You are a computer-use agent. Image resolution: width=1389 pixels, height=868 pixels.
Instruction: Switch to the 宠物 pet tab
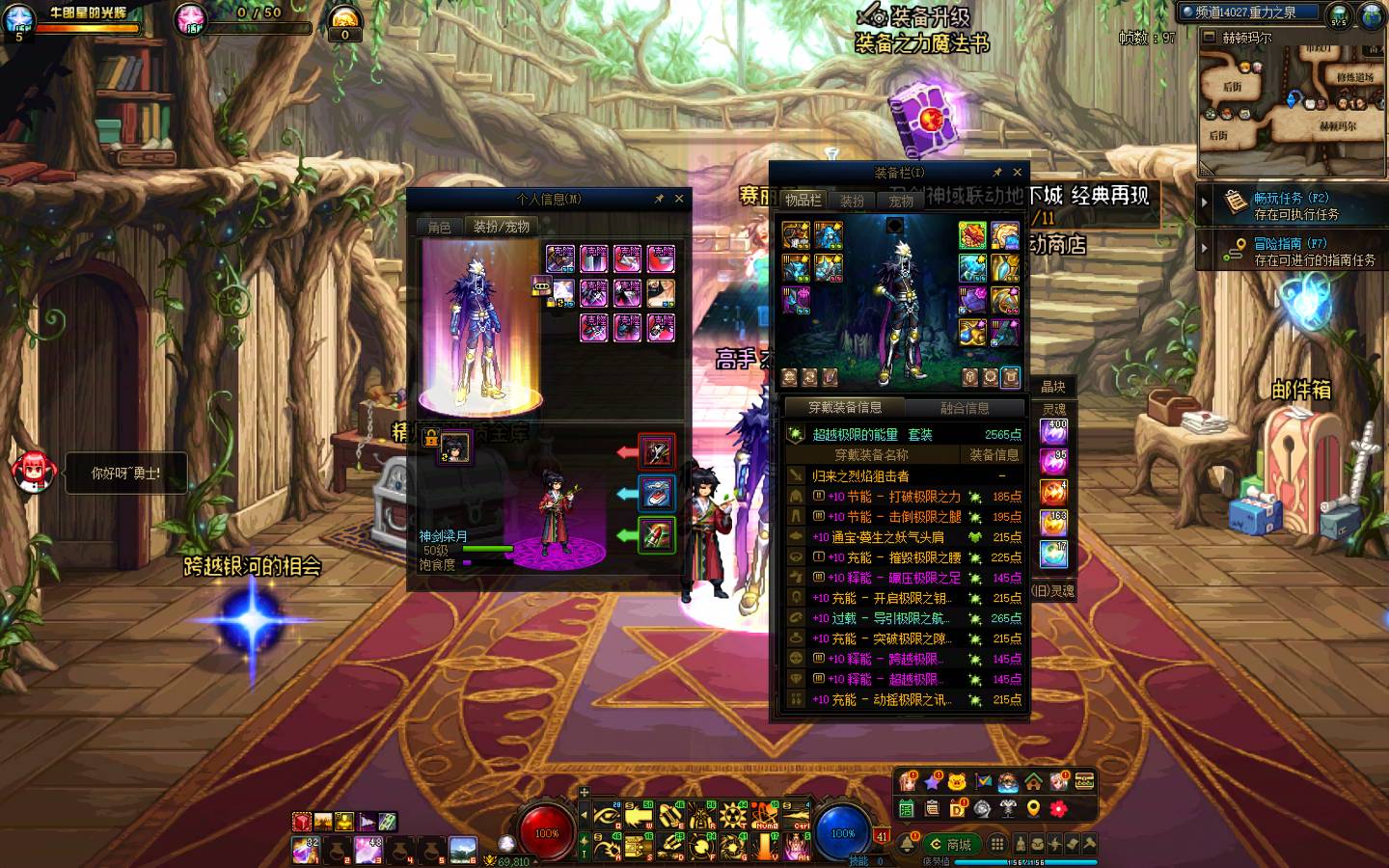click(x=901, y=201)
